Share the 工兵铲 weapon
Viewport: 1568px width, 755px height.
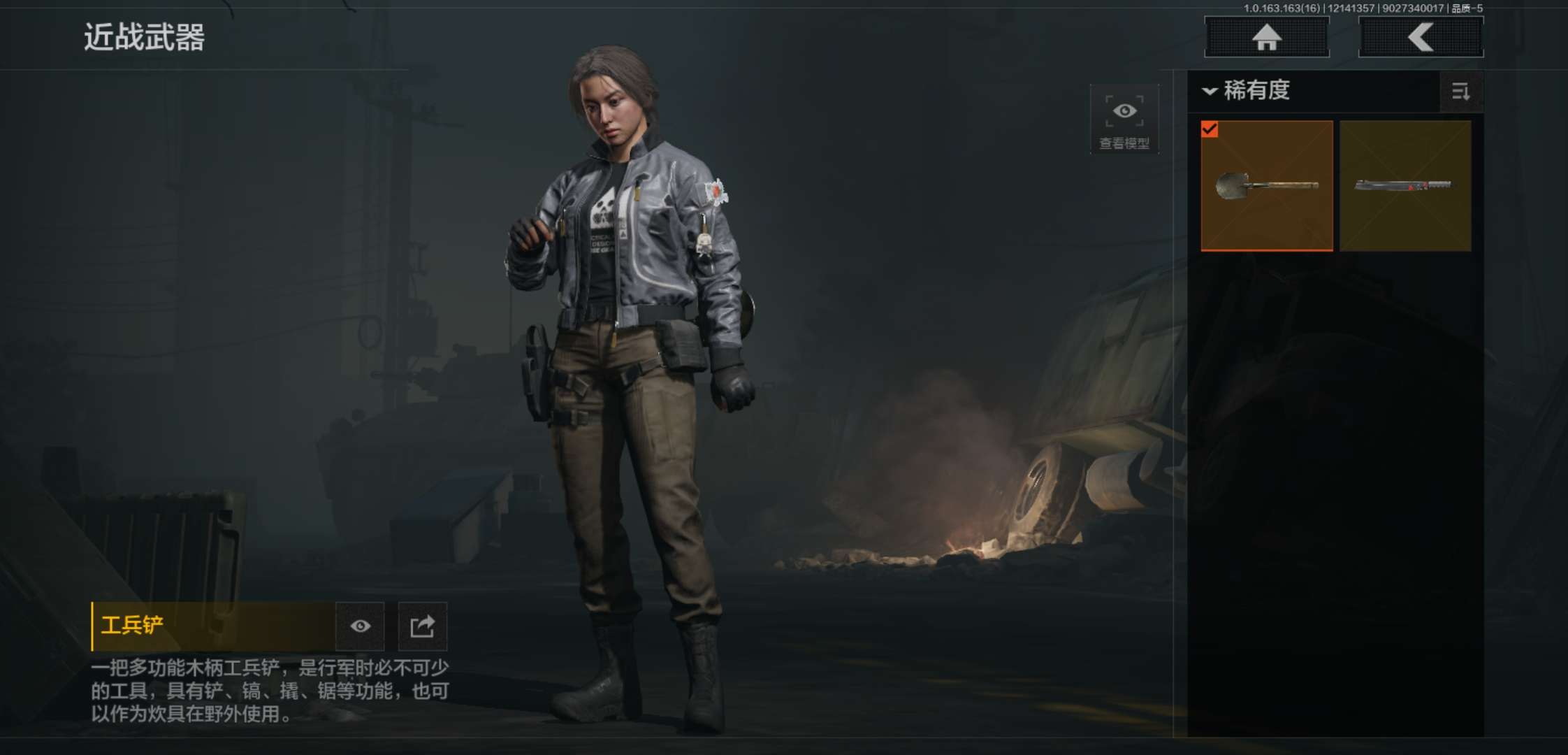(422, 626)
